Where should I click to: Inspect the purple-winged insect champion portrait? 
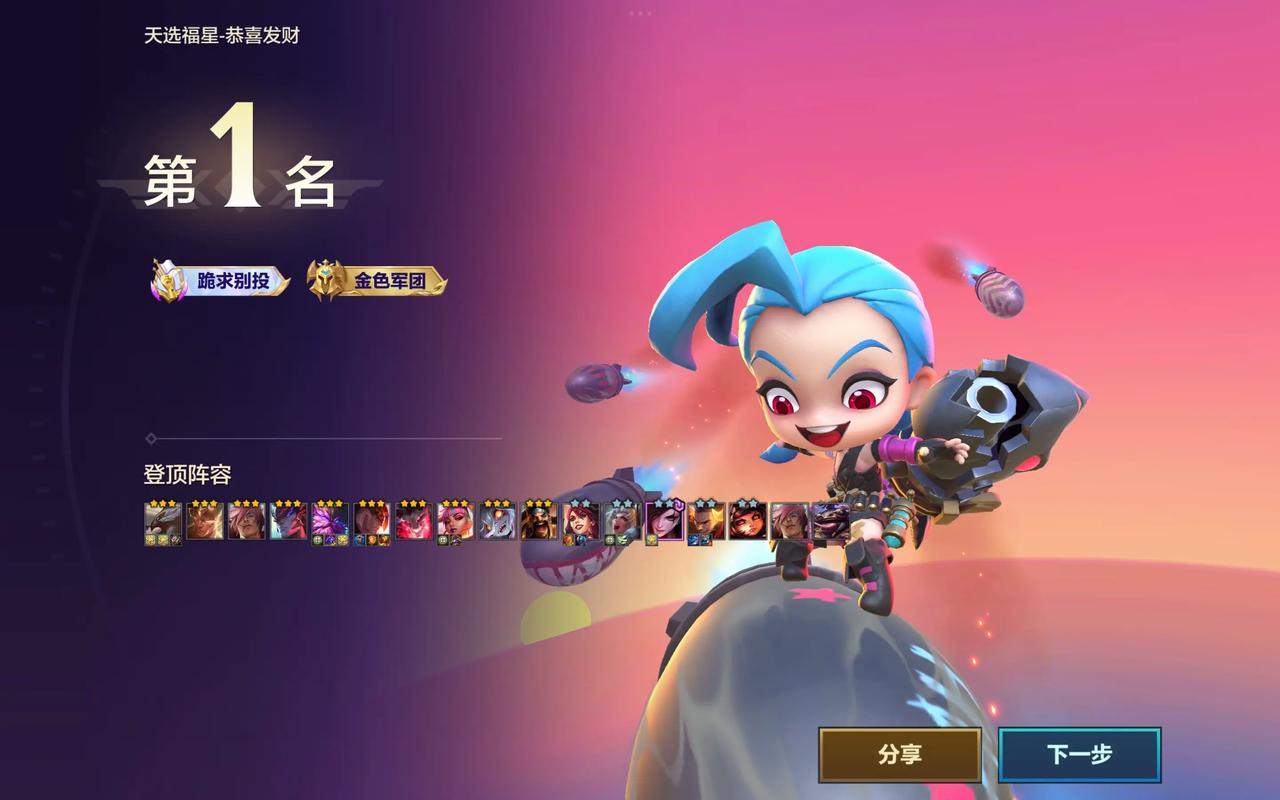(330, 521)
